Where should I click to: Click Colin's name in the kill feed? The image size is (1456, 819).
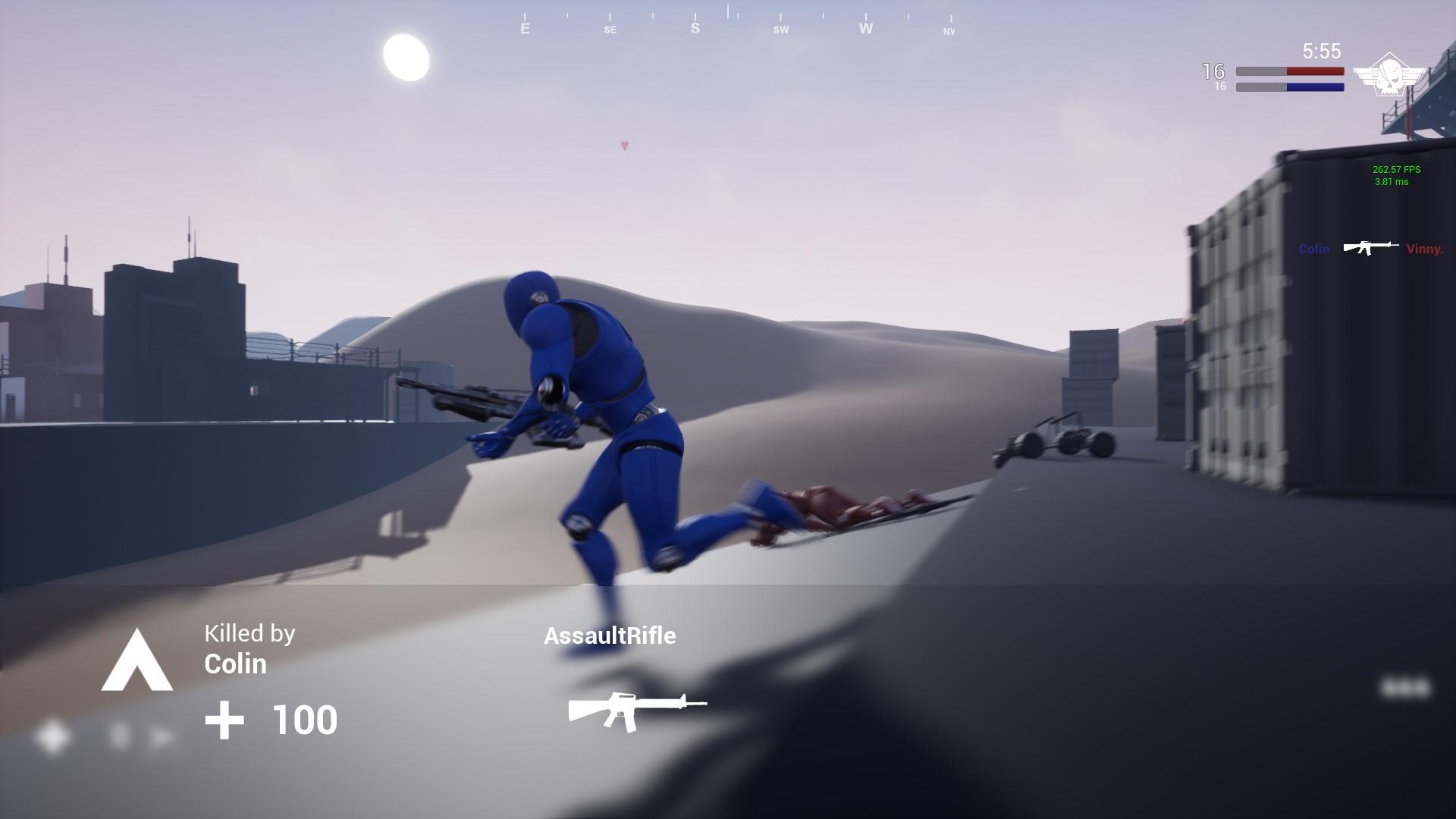click(x=1313, y=248)
